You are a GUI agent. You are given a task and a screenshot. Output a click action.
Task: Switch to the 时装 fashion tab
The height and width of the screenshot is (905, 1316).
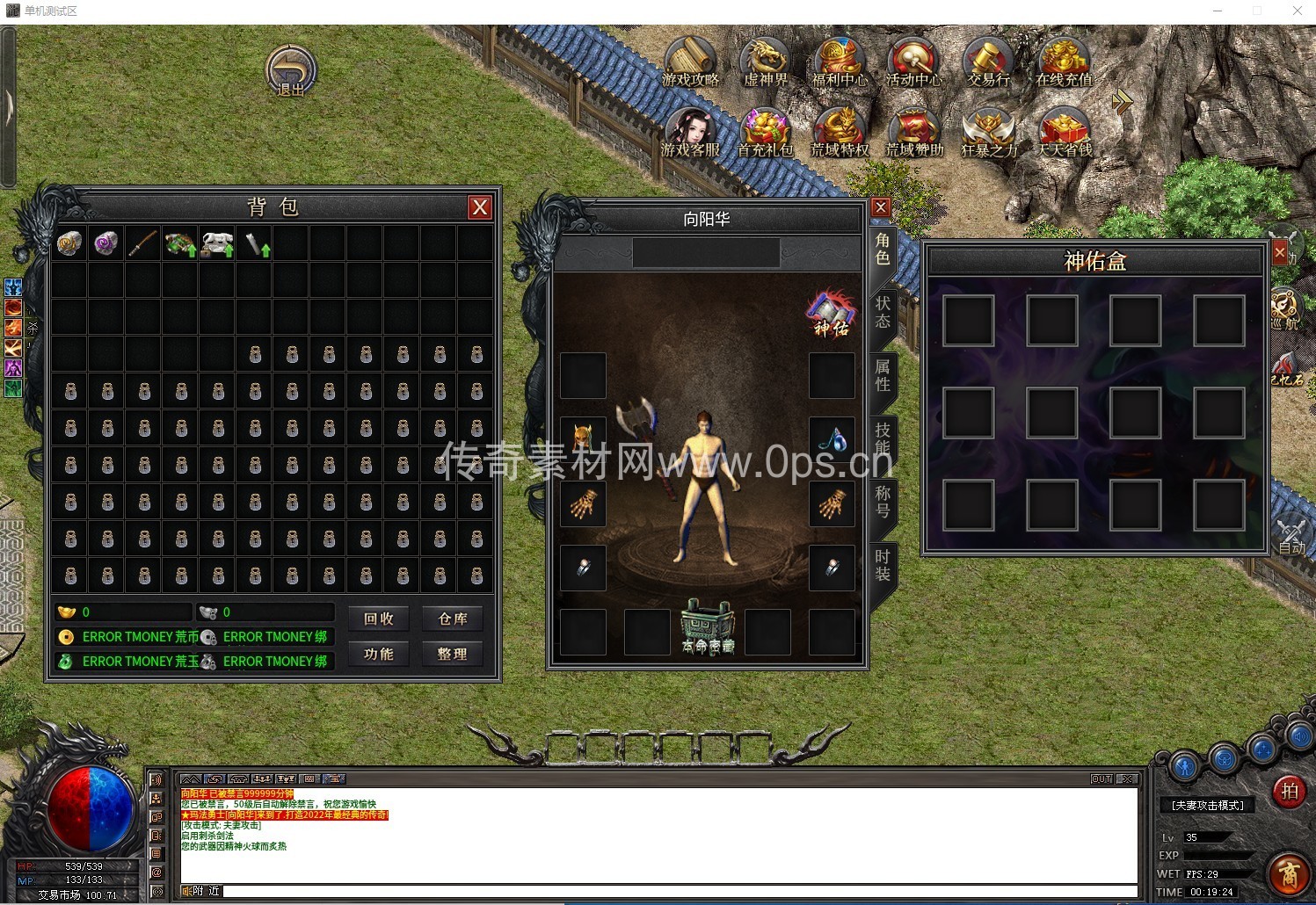coord(883,565)
